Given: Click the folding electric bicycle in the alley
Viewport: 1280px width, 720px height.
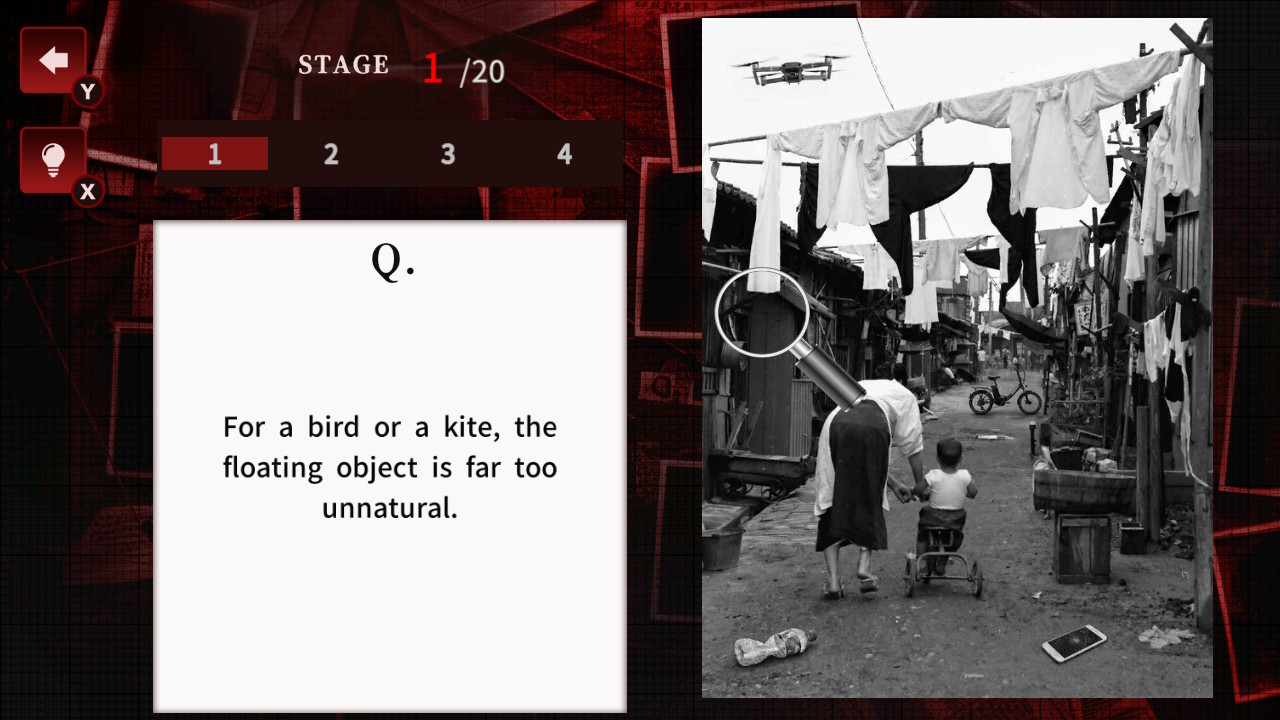Looking at the screenshot, I should click(x=1005, y=391).
